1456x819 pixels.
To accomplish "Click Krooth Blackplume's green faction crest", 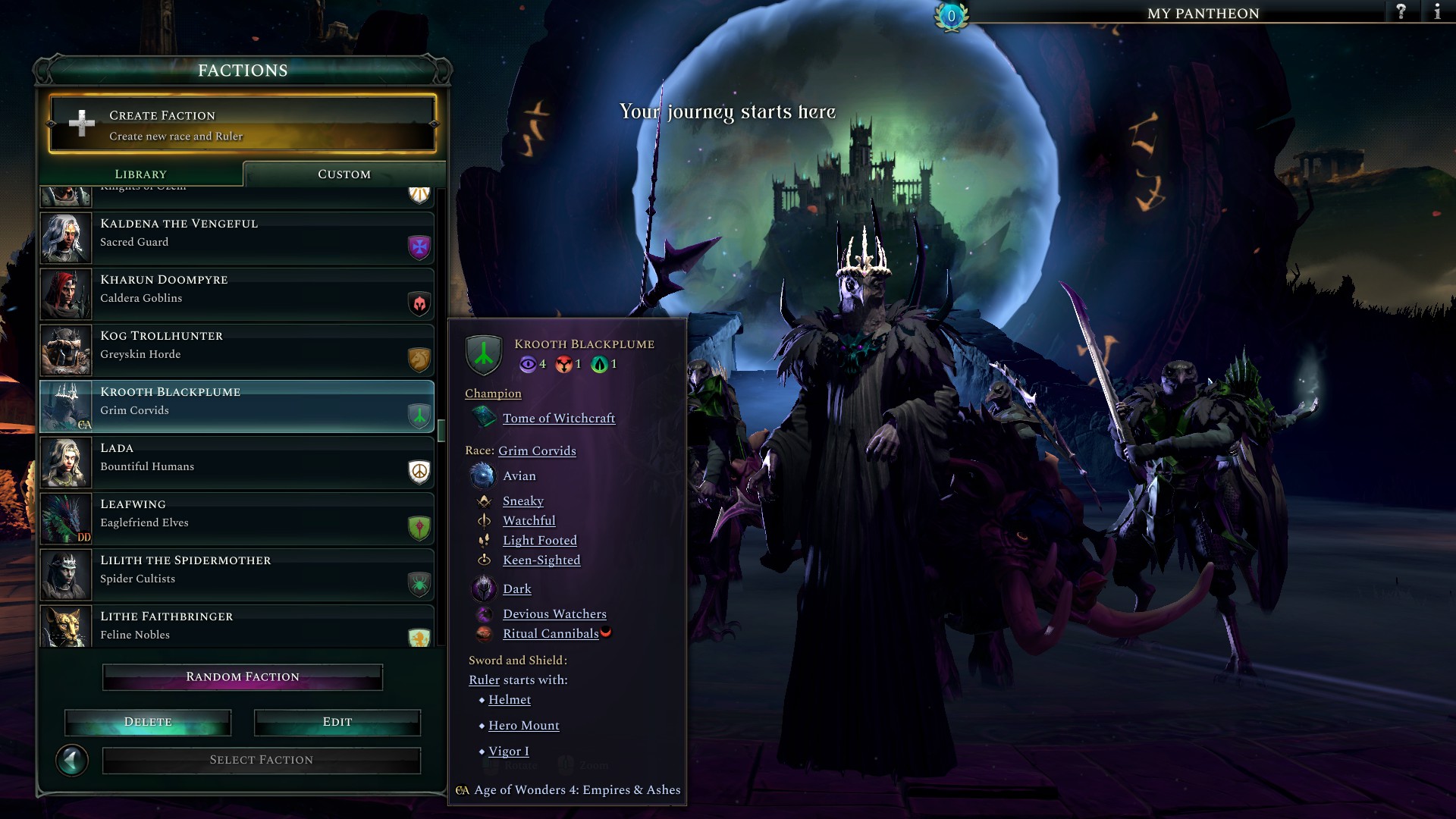I will coord(483,356).
